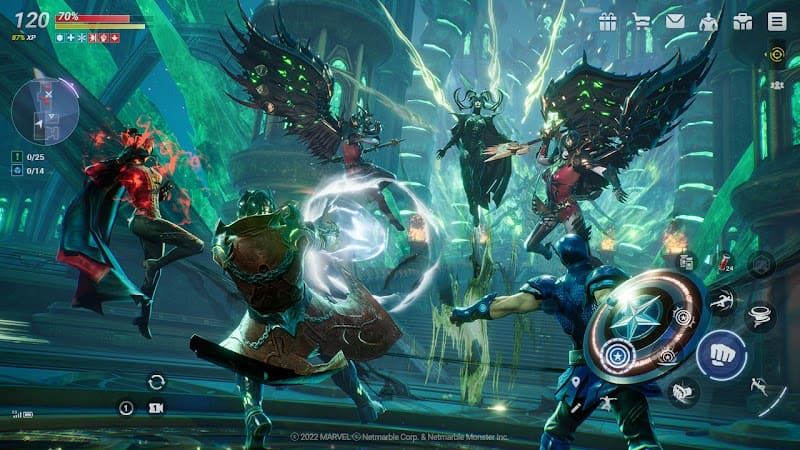Open the hamburger main menu
800x450 pixels.
pos(776,21)
